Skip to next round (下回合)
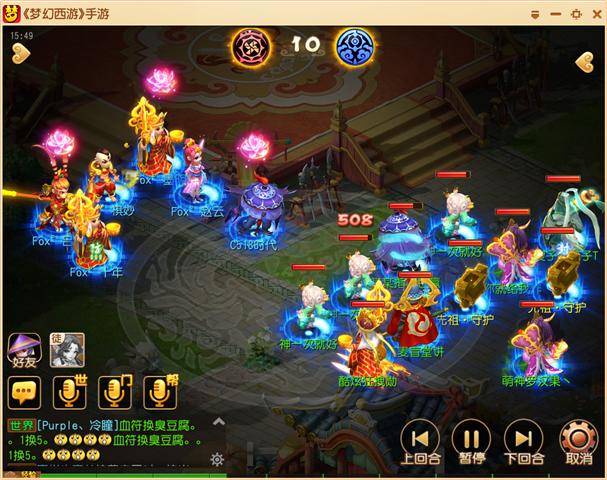Screen dimensions: 607x480 (522, 438)
